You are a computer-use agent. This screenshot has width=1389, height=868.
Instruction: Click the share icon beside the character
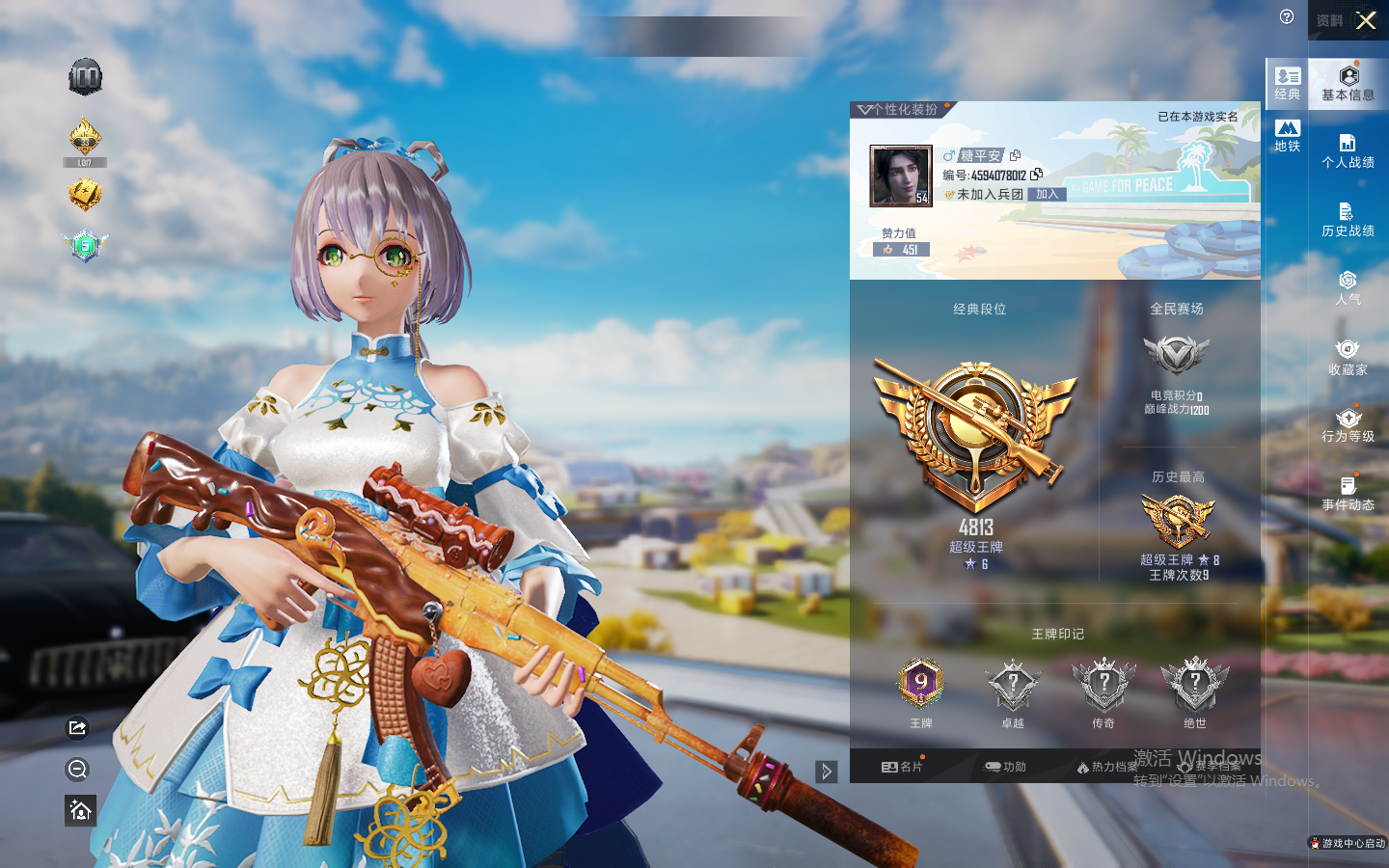78,727
